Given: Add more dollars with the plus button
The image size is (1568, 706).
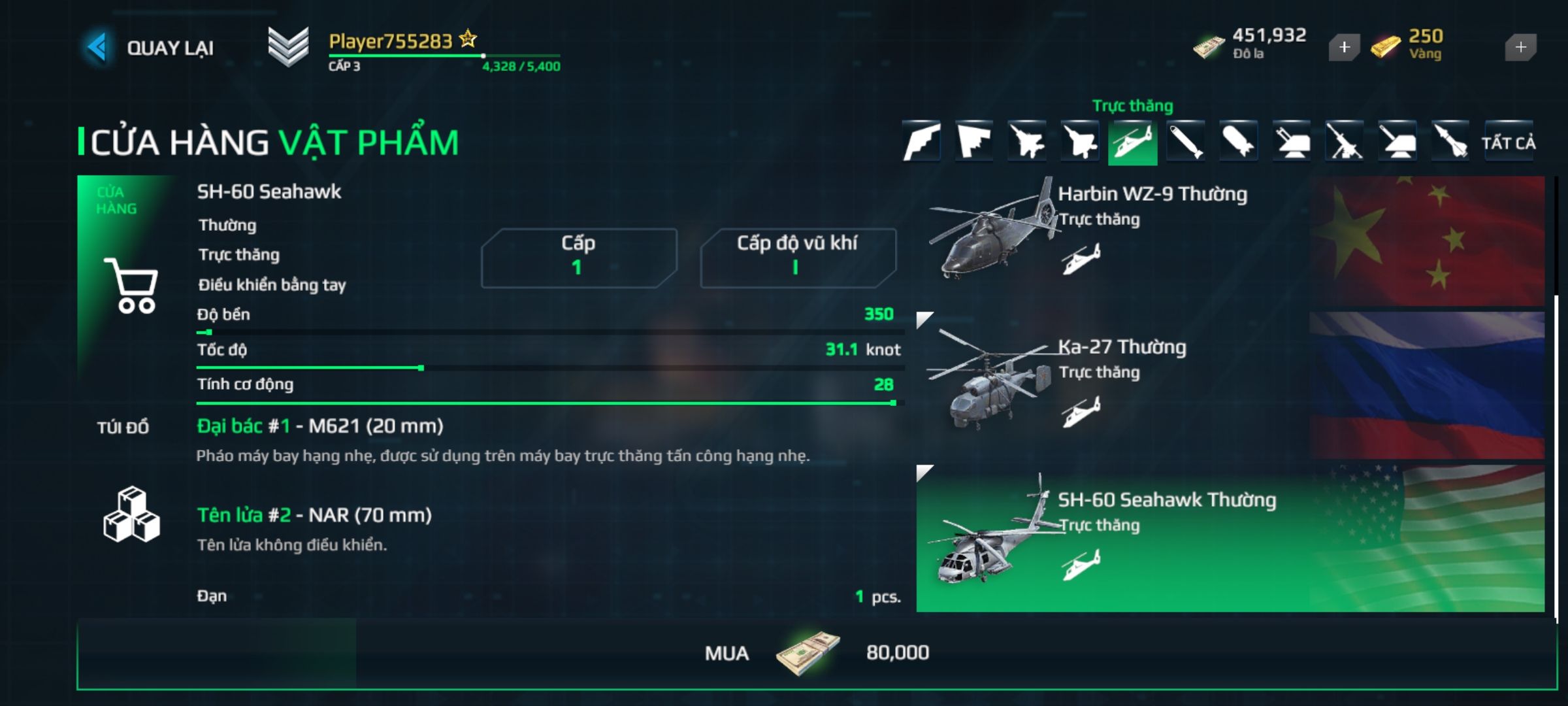Looking at the screenshot, I should [1344, 47].
